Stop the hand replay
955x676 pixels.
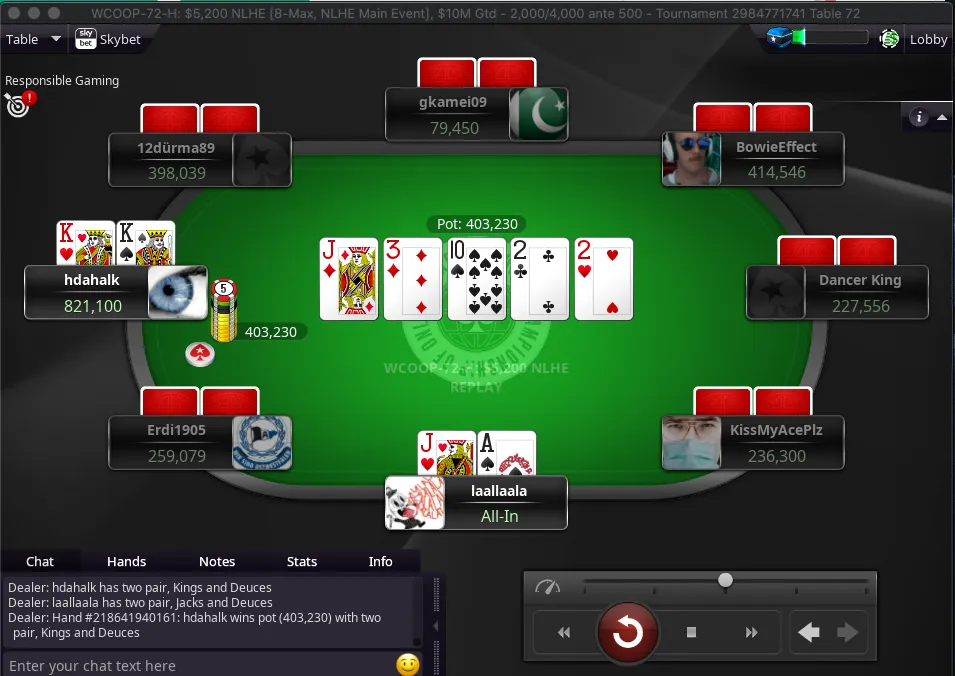pos(691,632)
